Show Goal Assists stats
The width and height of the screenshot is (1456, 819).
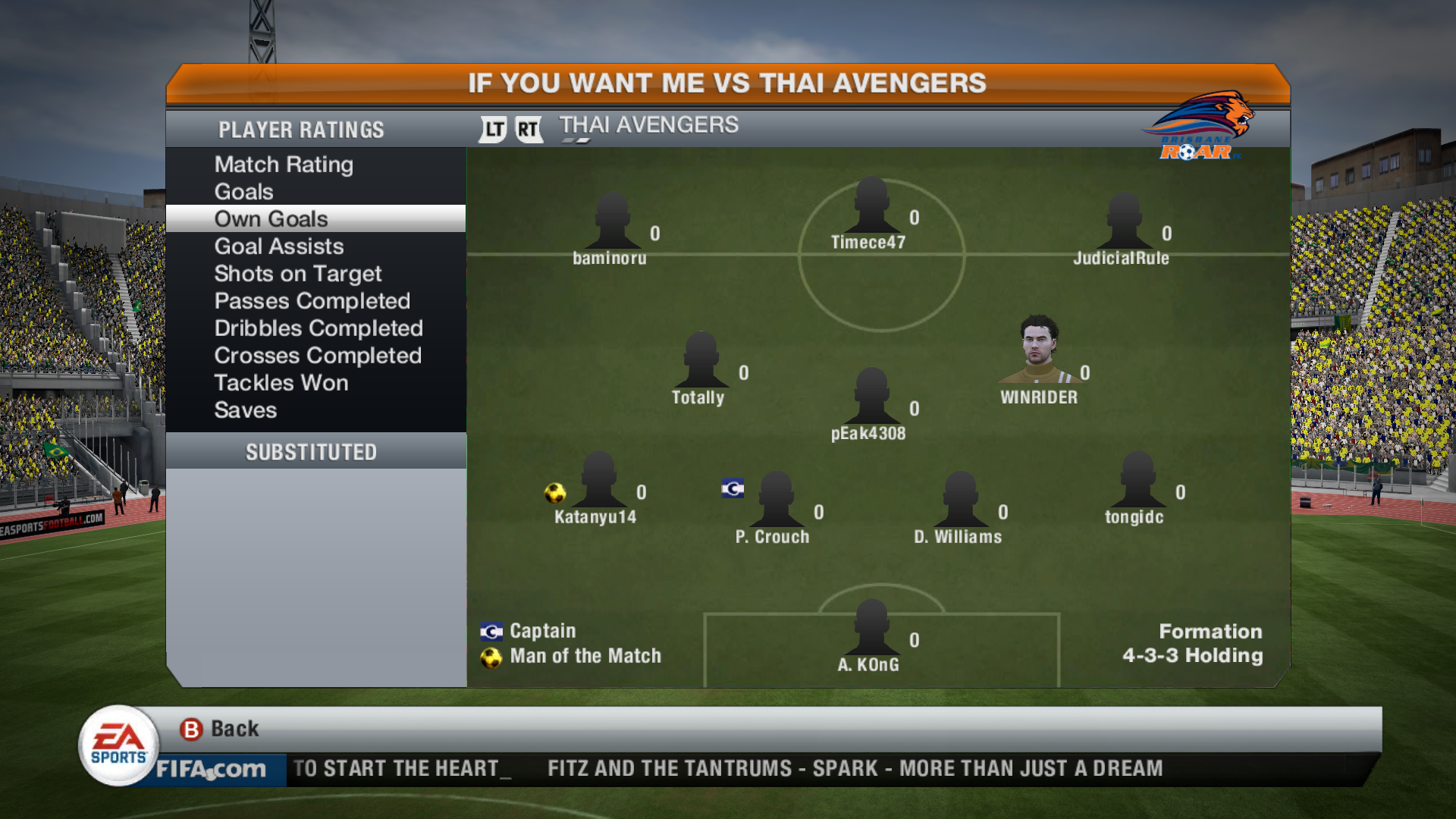coord(278,246)
